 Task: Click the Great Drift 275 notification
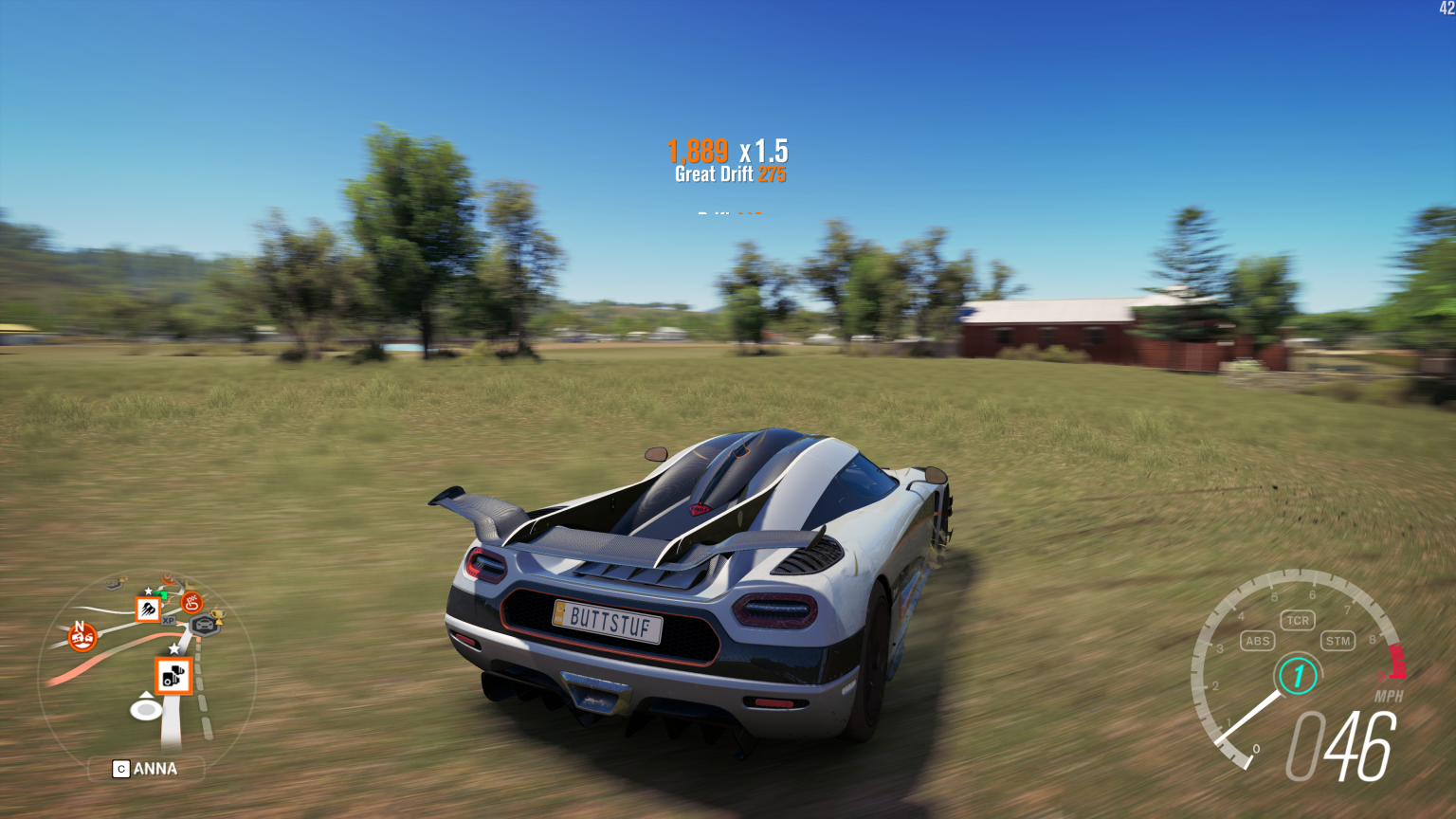pos(729,174)
